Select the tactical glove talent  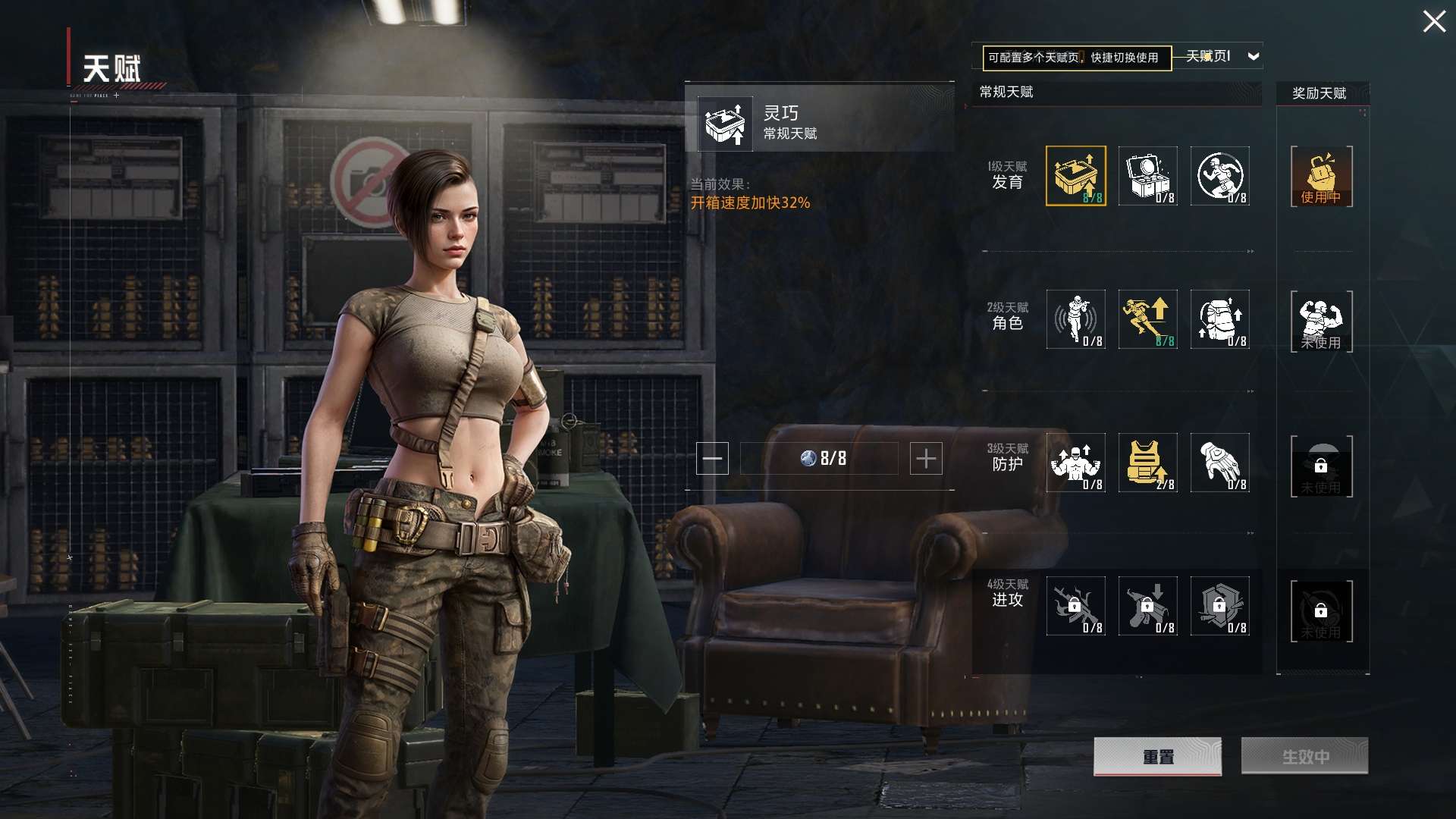(1219, 463)
